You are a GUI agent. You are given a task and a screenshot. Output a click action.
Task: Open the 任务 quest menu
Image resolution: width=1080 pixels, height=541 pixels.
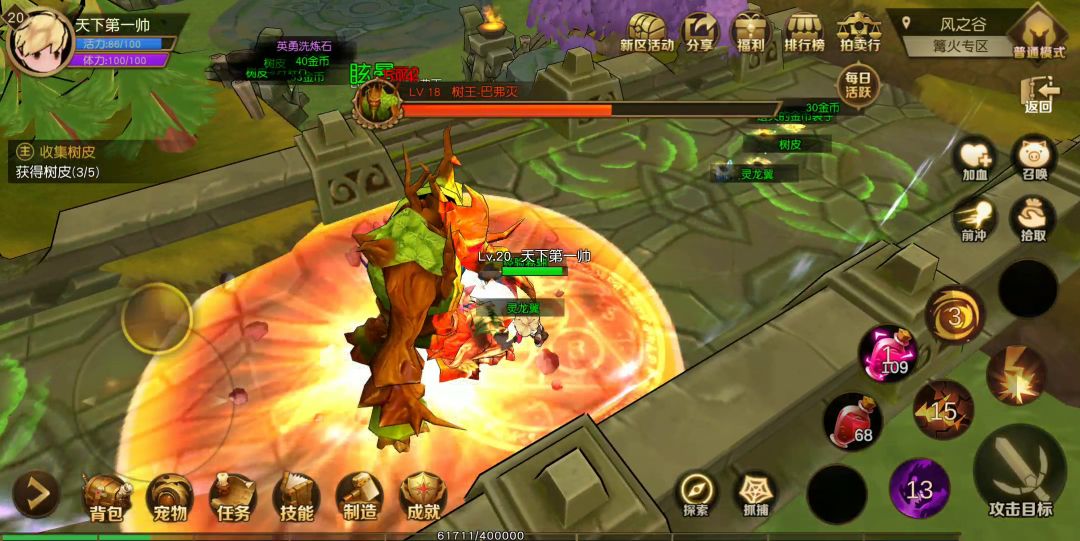233,495
